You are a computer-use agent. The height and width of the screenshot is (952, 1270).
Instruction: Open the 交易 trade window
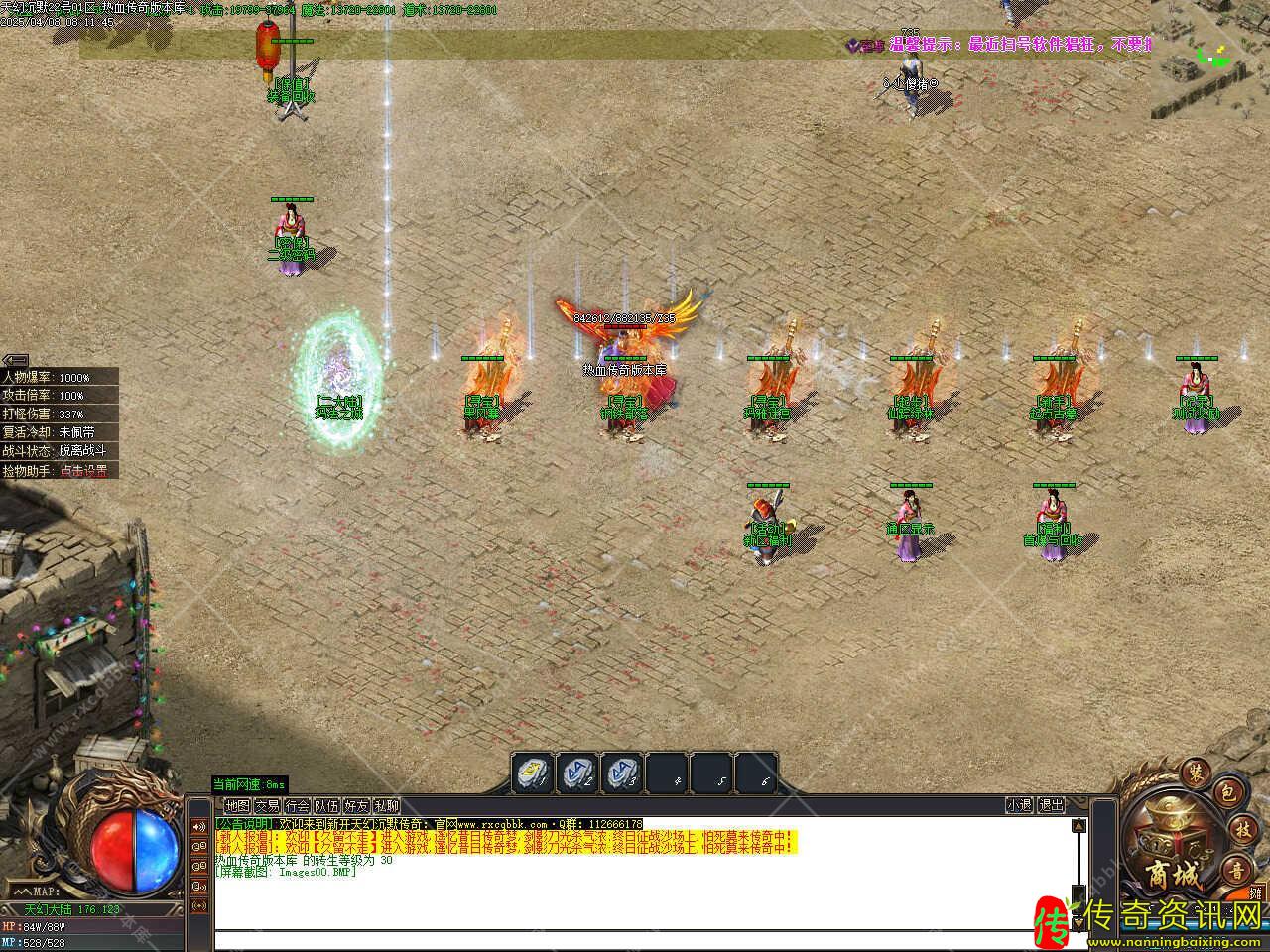[x=267, y=805]
